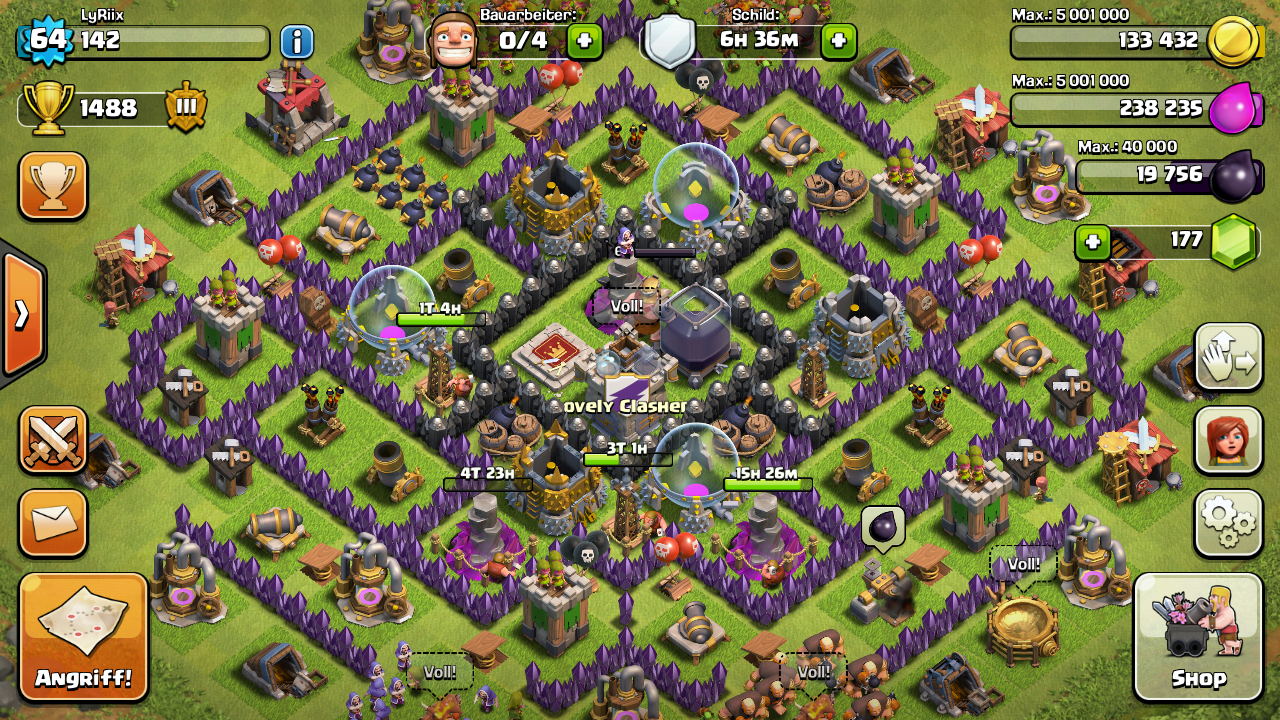The height and width of the screenshot is (720, 1280).
Task: Open the layout editor hand button
Action: pyautogui.click(x=1228, y=357)
